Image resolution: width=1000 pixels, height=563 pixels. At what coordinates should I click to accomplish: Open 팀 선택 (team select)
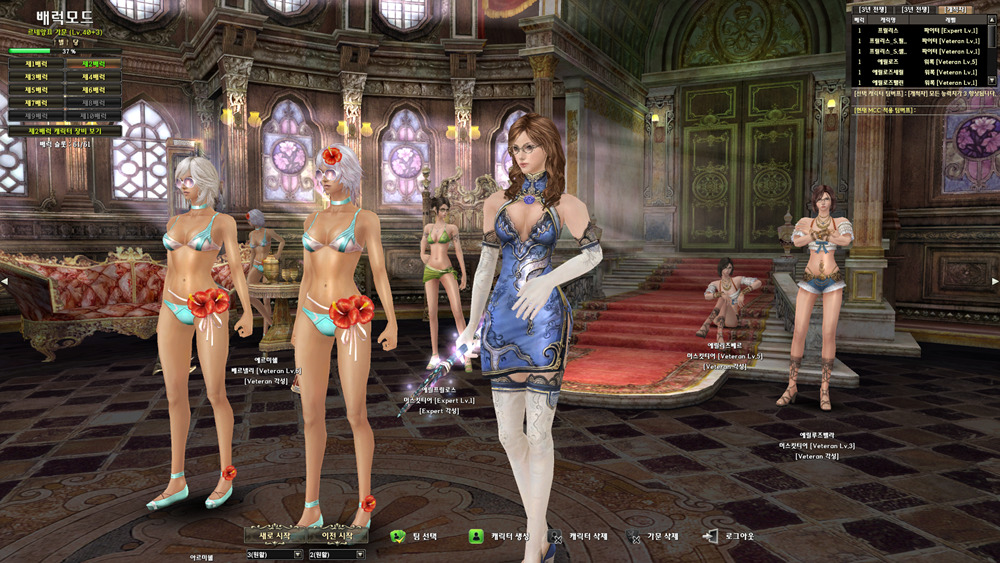pos(418,537)
